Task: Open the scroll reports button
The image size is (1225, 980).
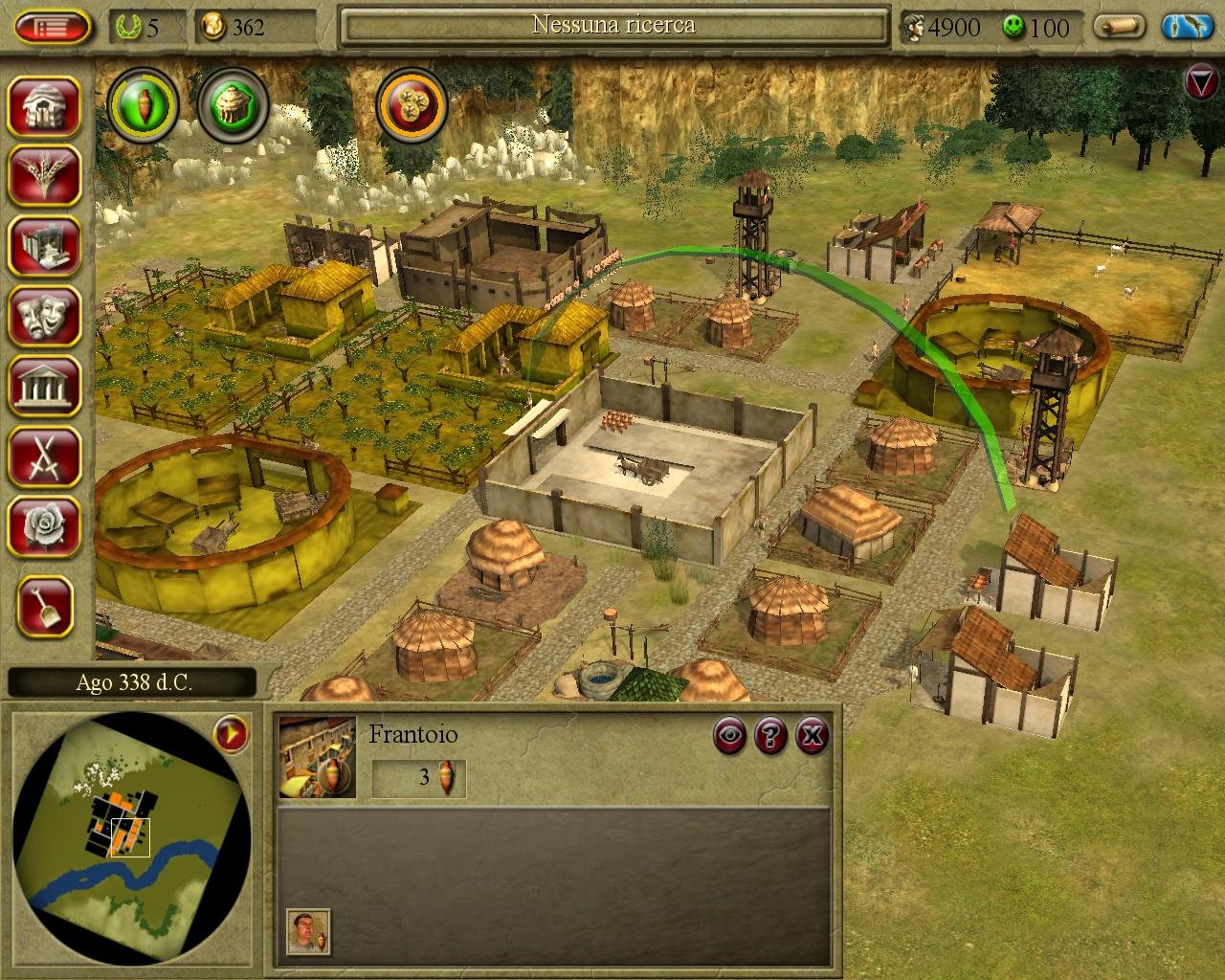Action: [x=1121, y=26]
